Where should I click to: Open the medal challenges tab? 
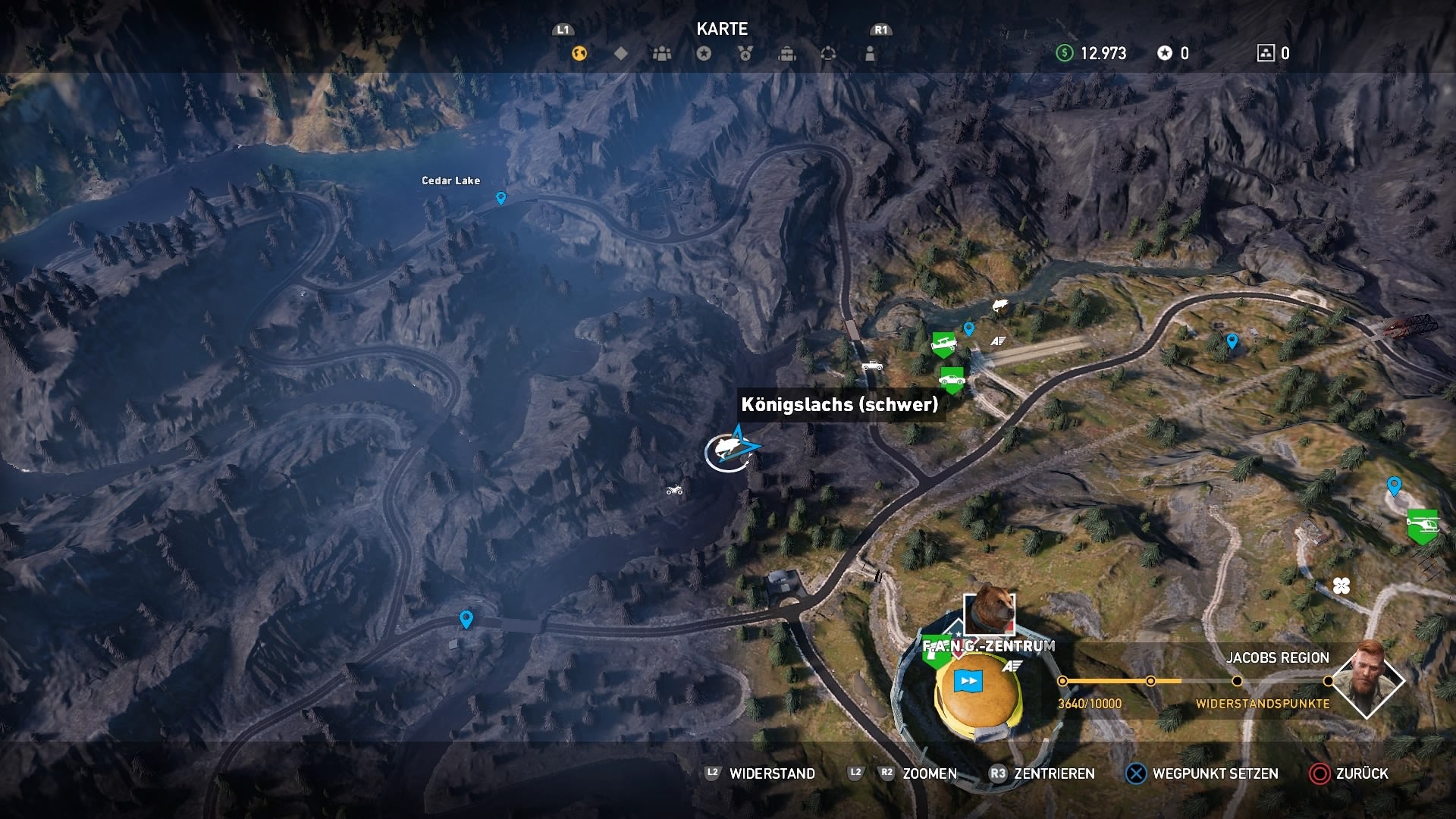[745, 53]
